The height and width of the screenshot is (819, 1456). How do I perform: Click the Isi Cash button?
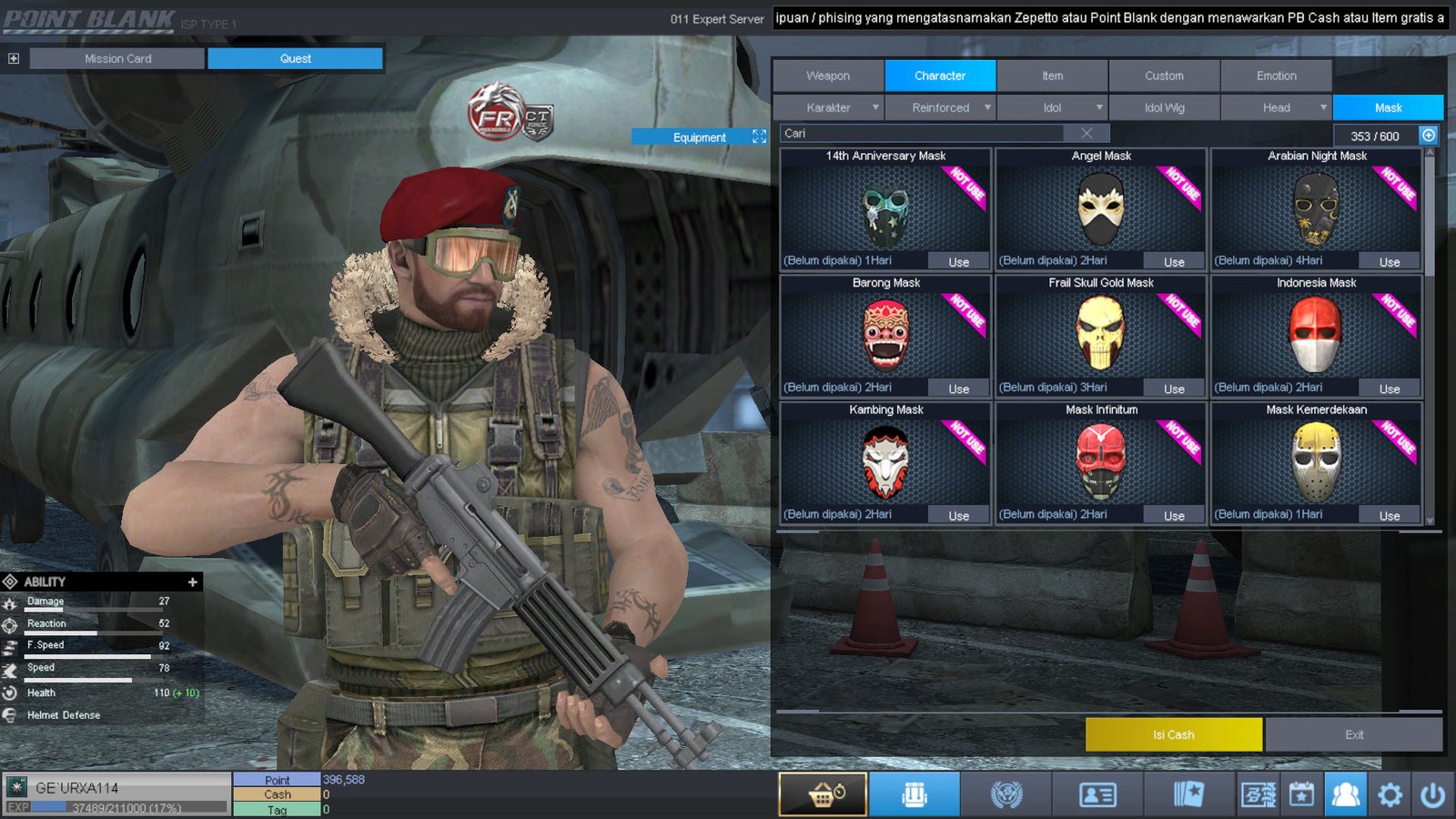click(1173, 734)
